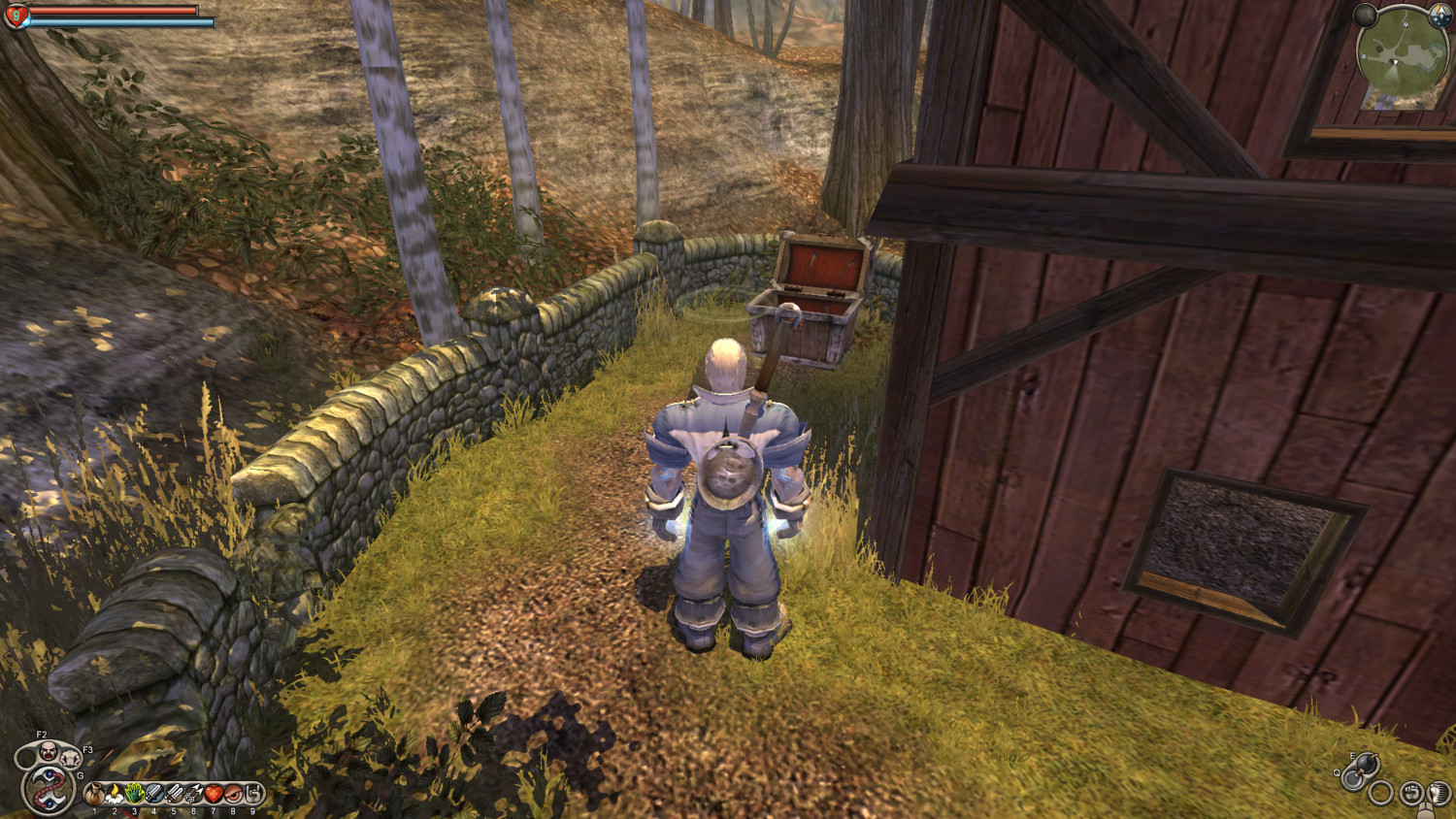Click the large serpent emblem medallion
This screenshot has width=1456, height=819.
[47, 788]
